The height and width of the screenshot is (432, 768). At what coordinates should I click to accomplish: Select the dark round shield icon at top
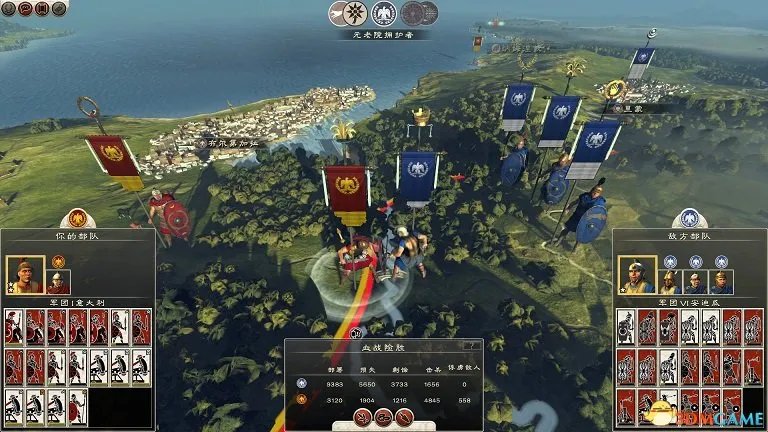click(x=413, y=13)
